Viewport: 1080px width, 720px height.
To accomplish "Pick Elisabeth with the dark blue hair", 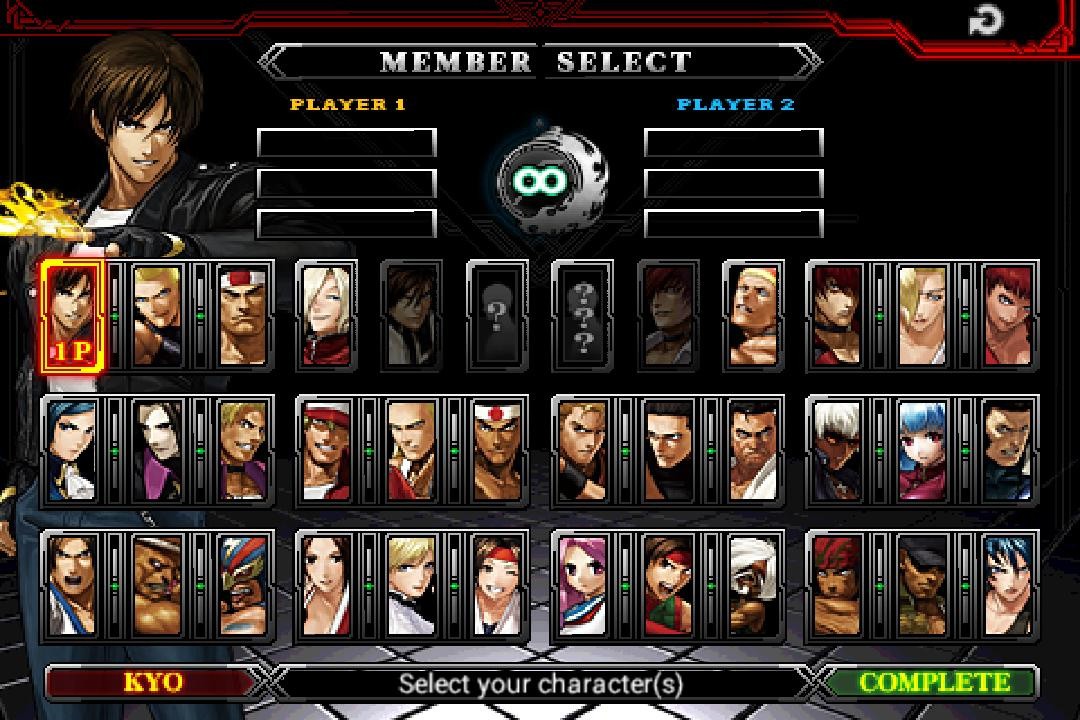I will click(71, 451).
